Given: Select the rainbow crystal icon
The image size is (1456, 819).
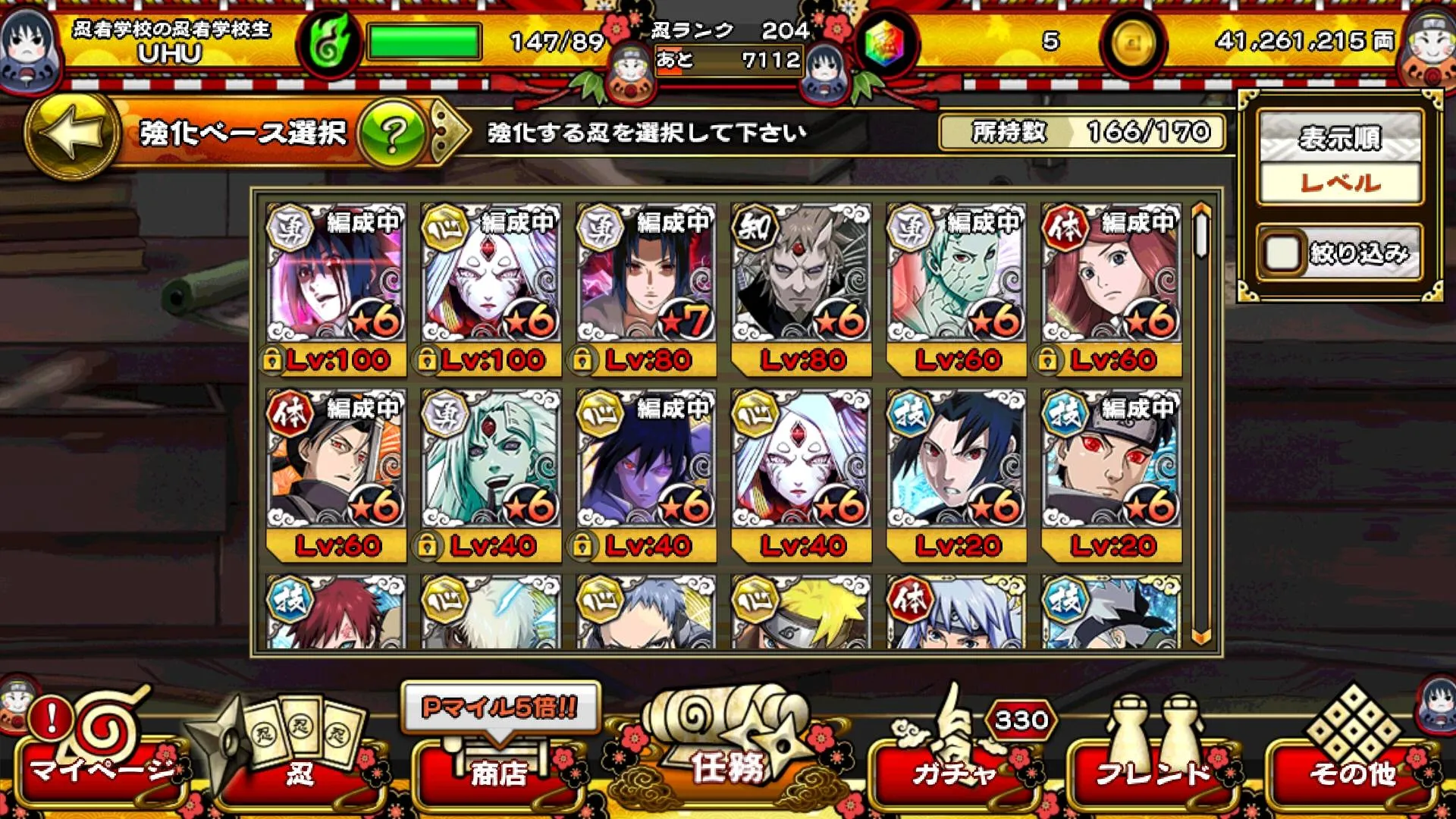Looking at the screenshot, I should click(886, 45).
